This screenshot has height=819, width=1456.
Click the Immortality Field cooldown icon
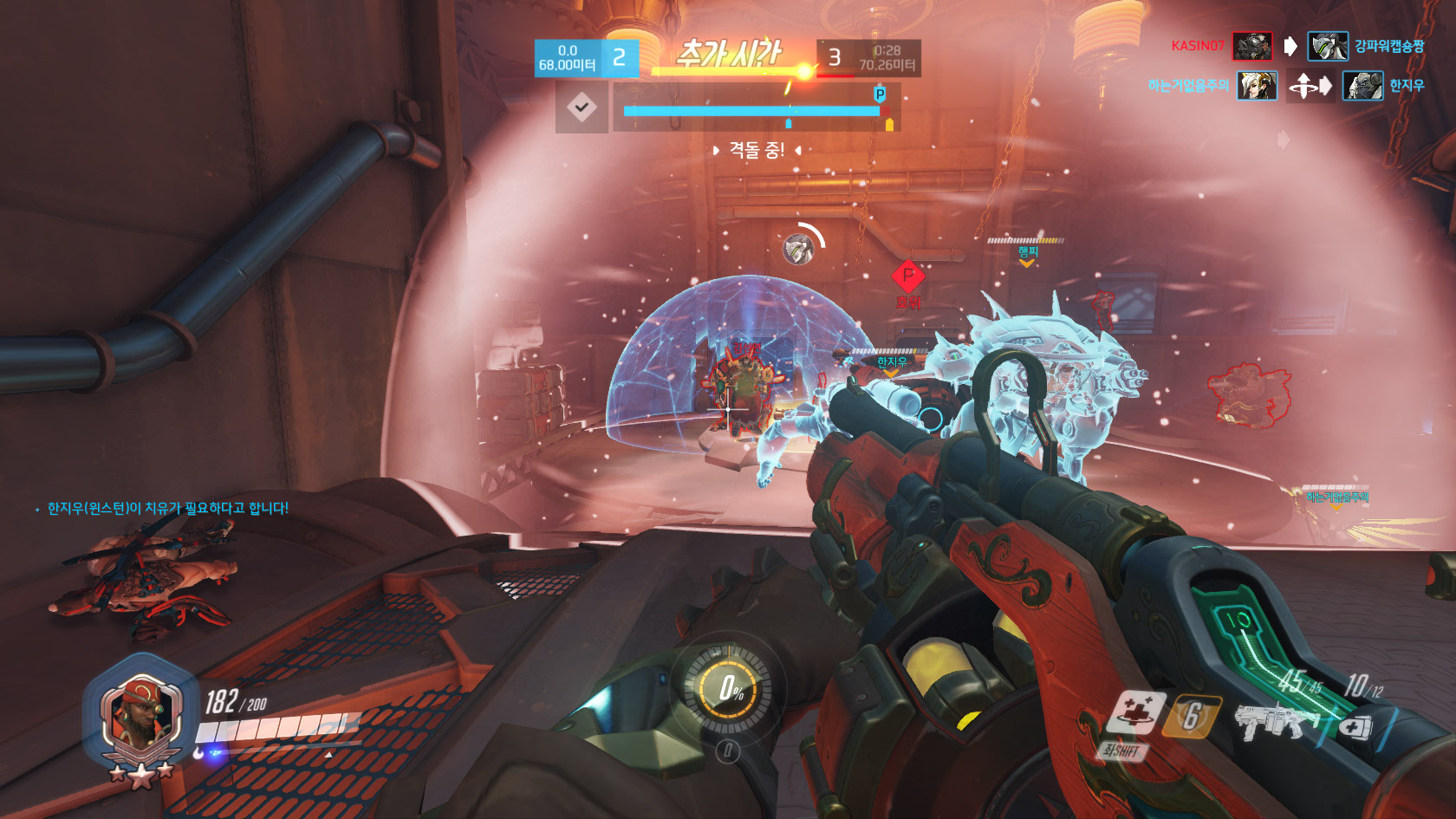click(1191, 716)
